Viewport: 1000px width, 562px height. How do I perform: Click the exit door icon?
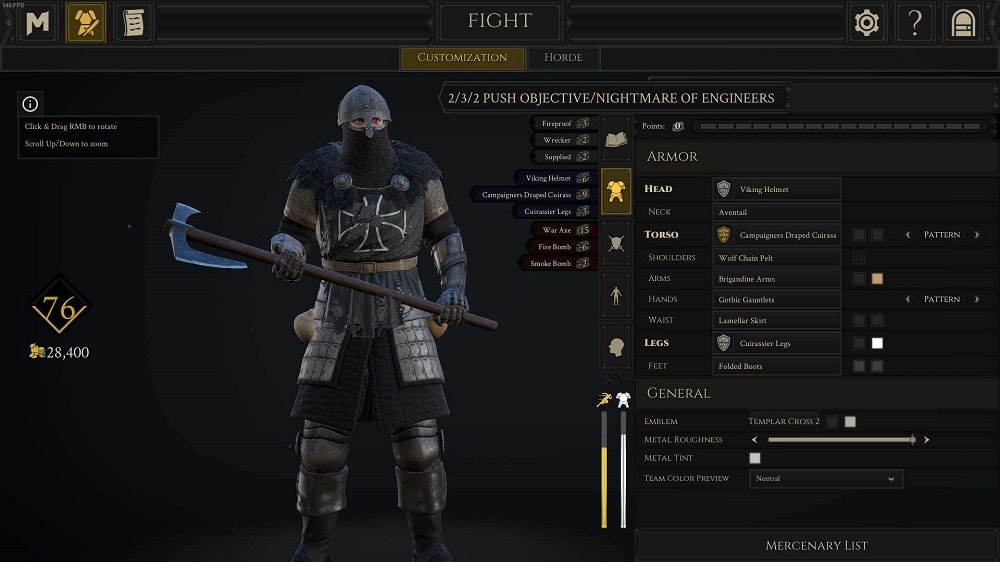click(962, 23)
